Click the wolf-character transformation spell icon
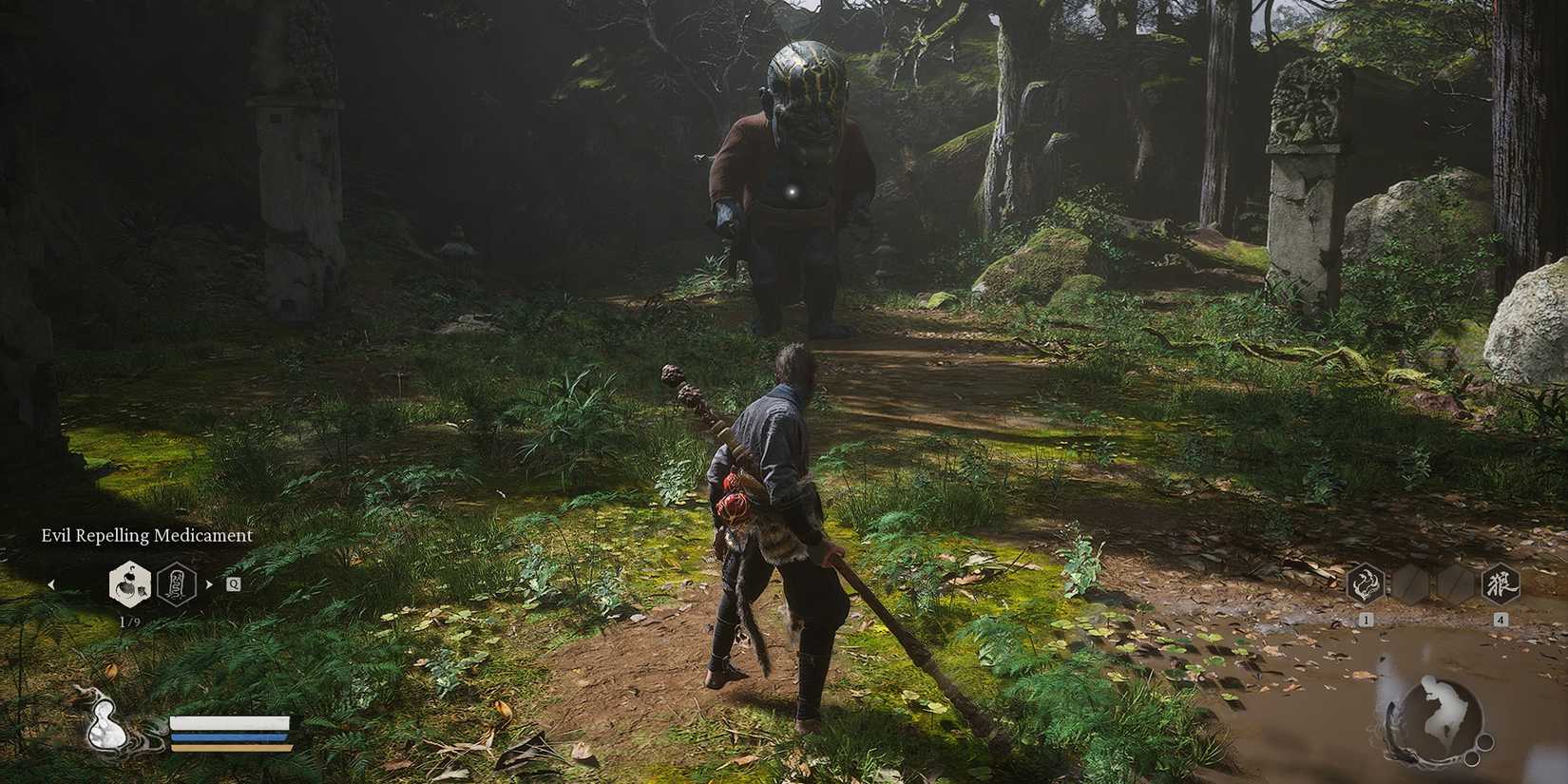 (x=1501, y=583)
